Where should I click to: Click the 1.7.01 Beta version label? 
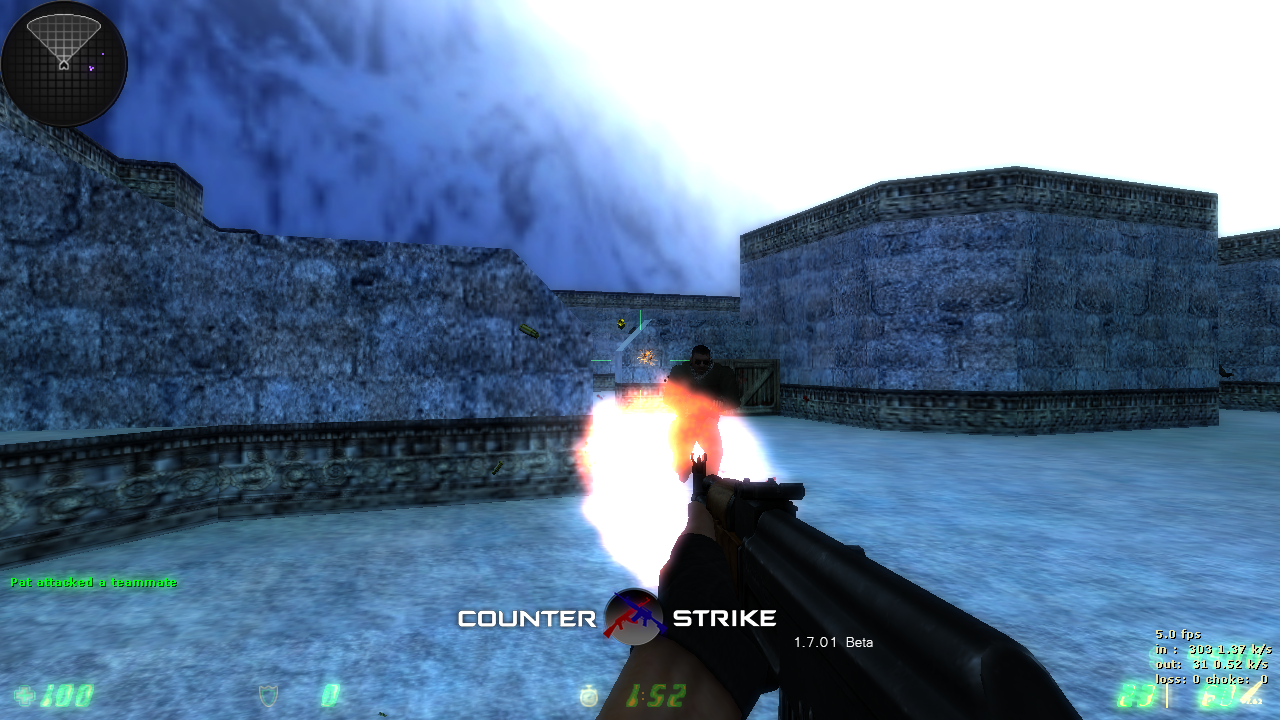(833, 642)
